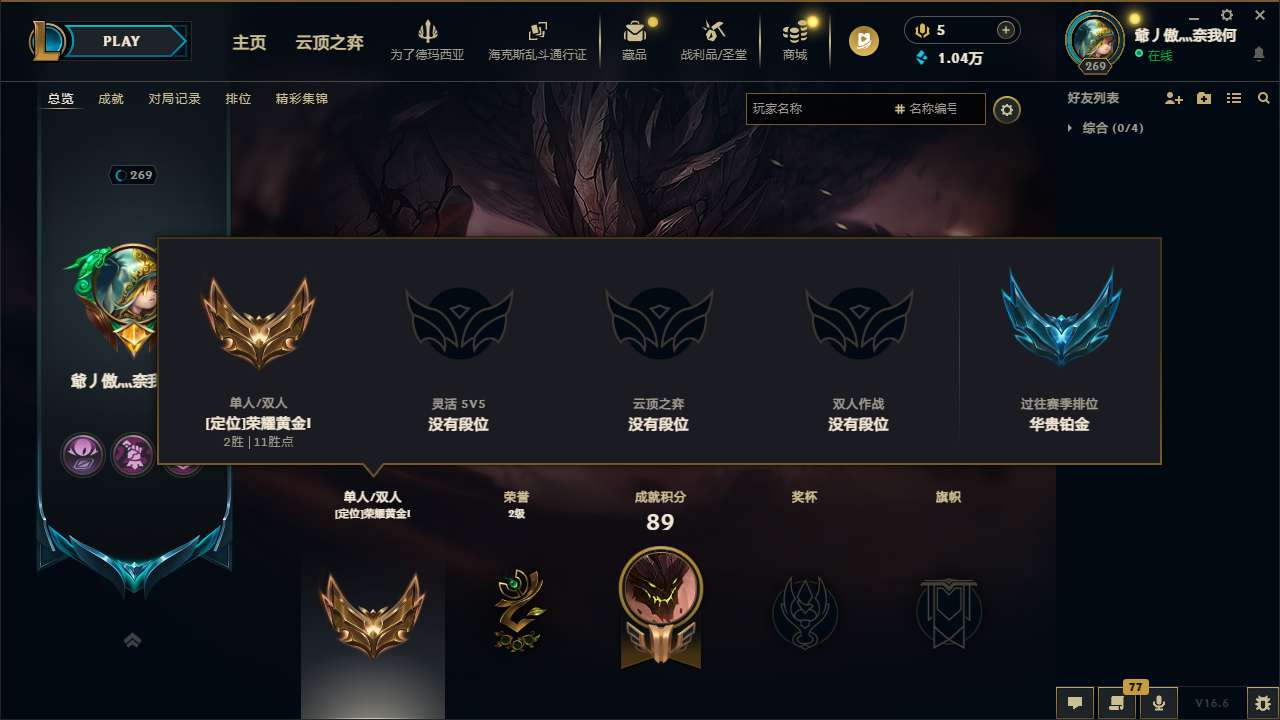Create a friend group with the folder-plus icon
The image size is (1280, 720).
tap(1202, 98)
